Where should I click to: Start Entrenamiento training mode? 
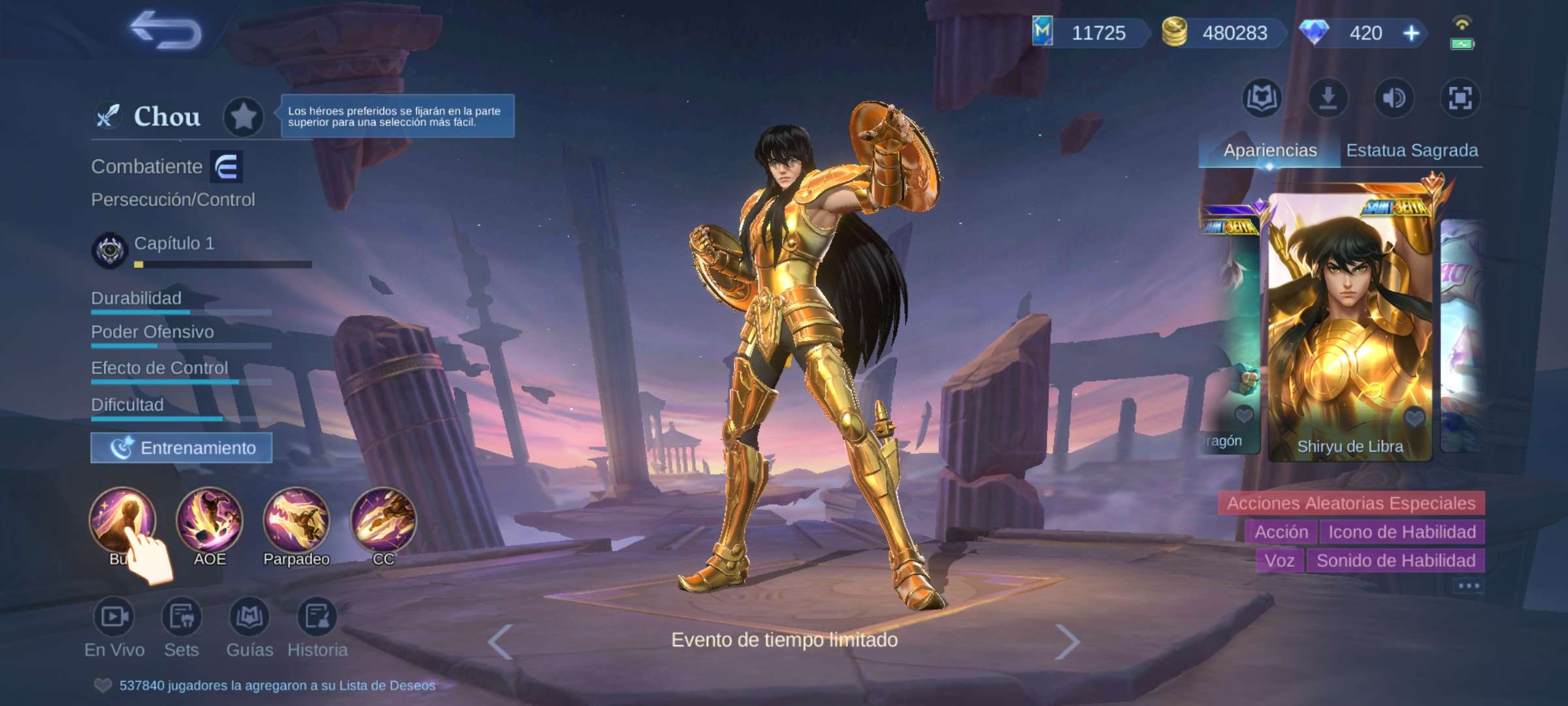coord(182,448)
